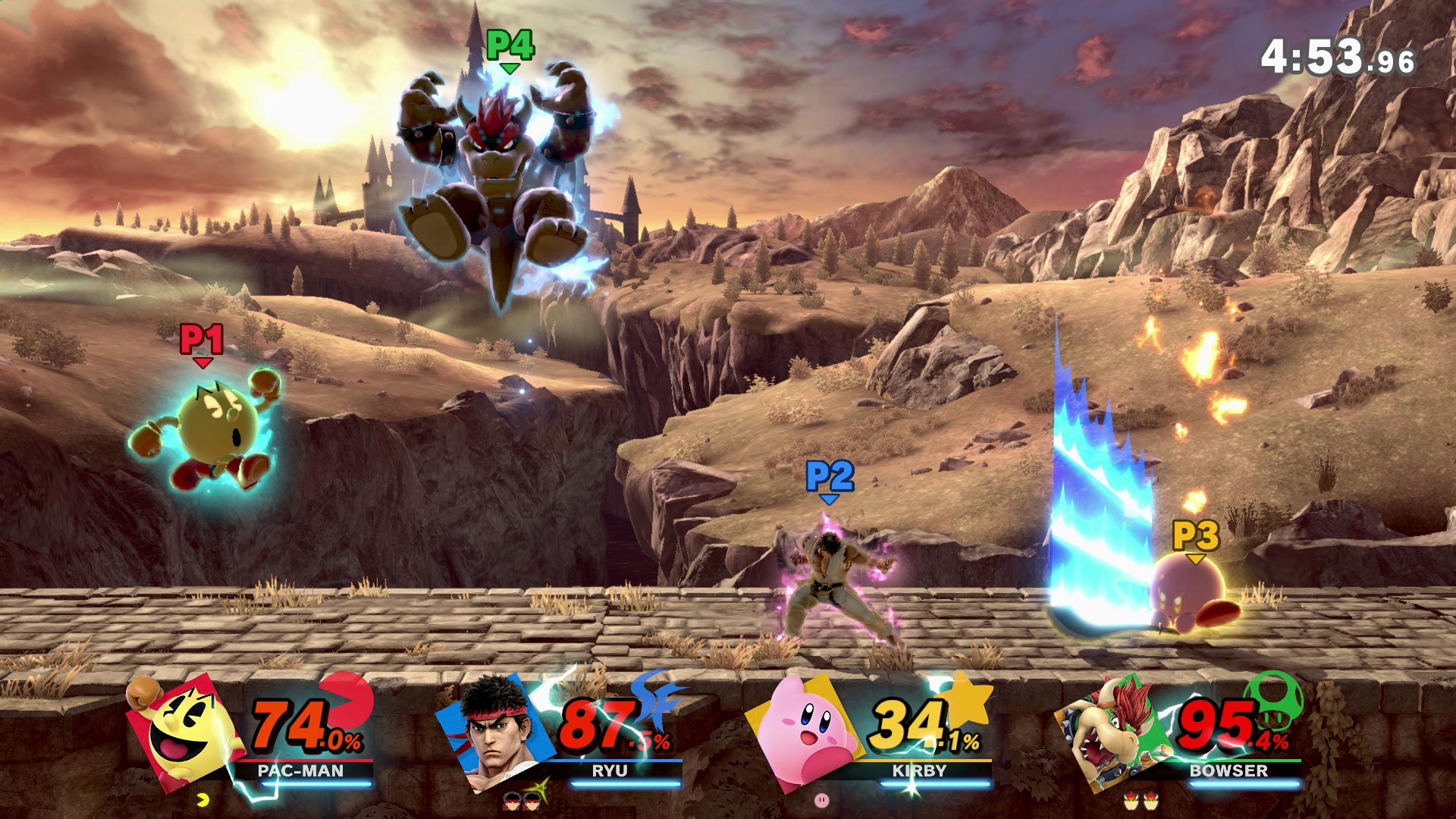Toggle the P3 yellow player marker
Image resolution: width=1456 pixels, height=819 pixels.
click(1195, 537)
